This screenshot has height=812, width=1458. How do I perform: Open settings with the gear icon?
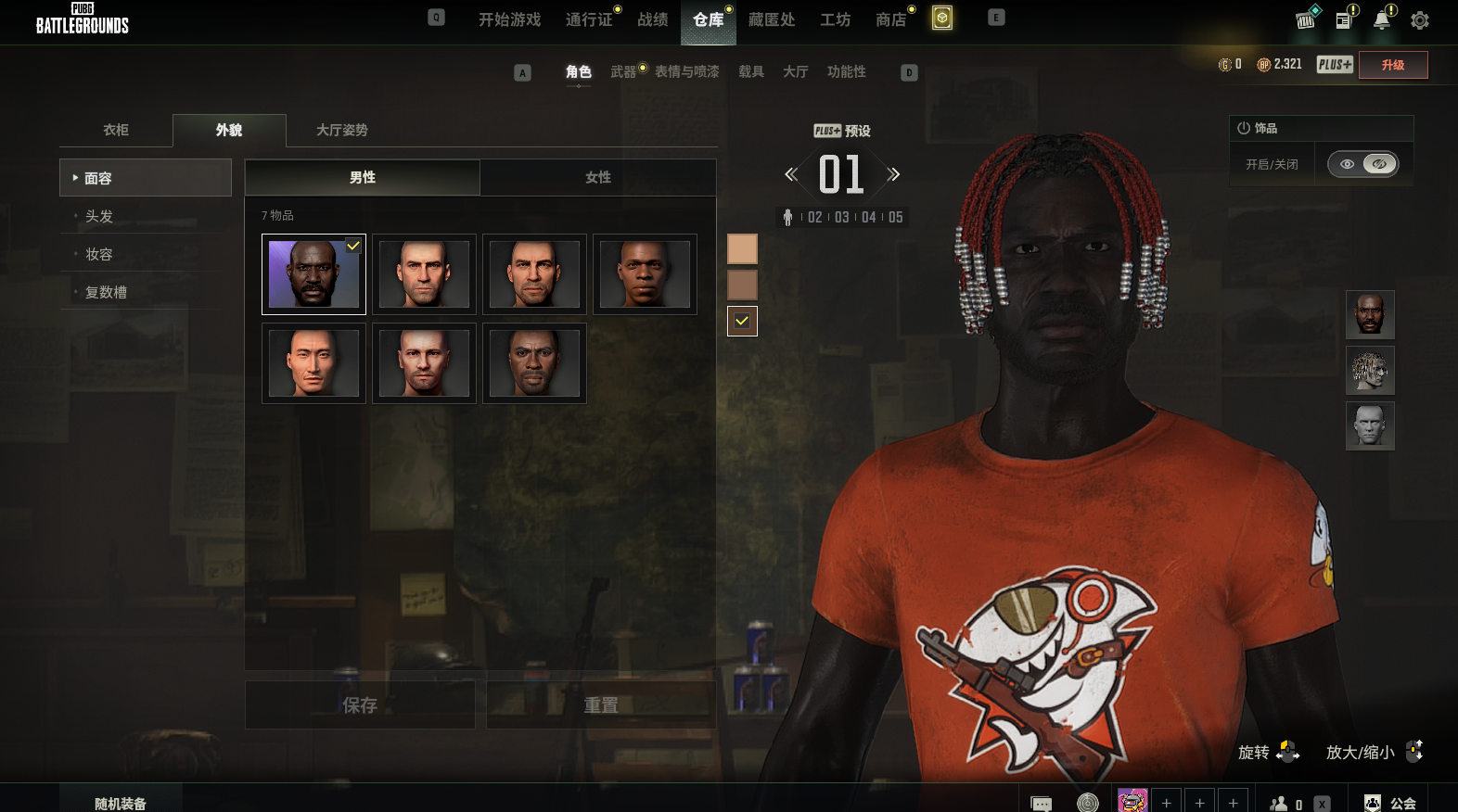pos(1419,20)
